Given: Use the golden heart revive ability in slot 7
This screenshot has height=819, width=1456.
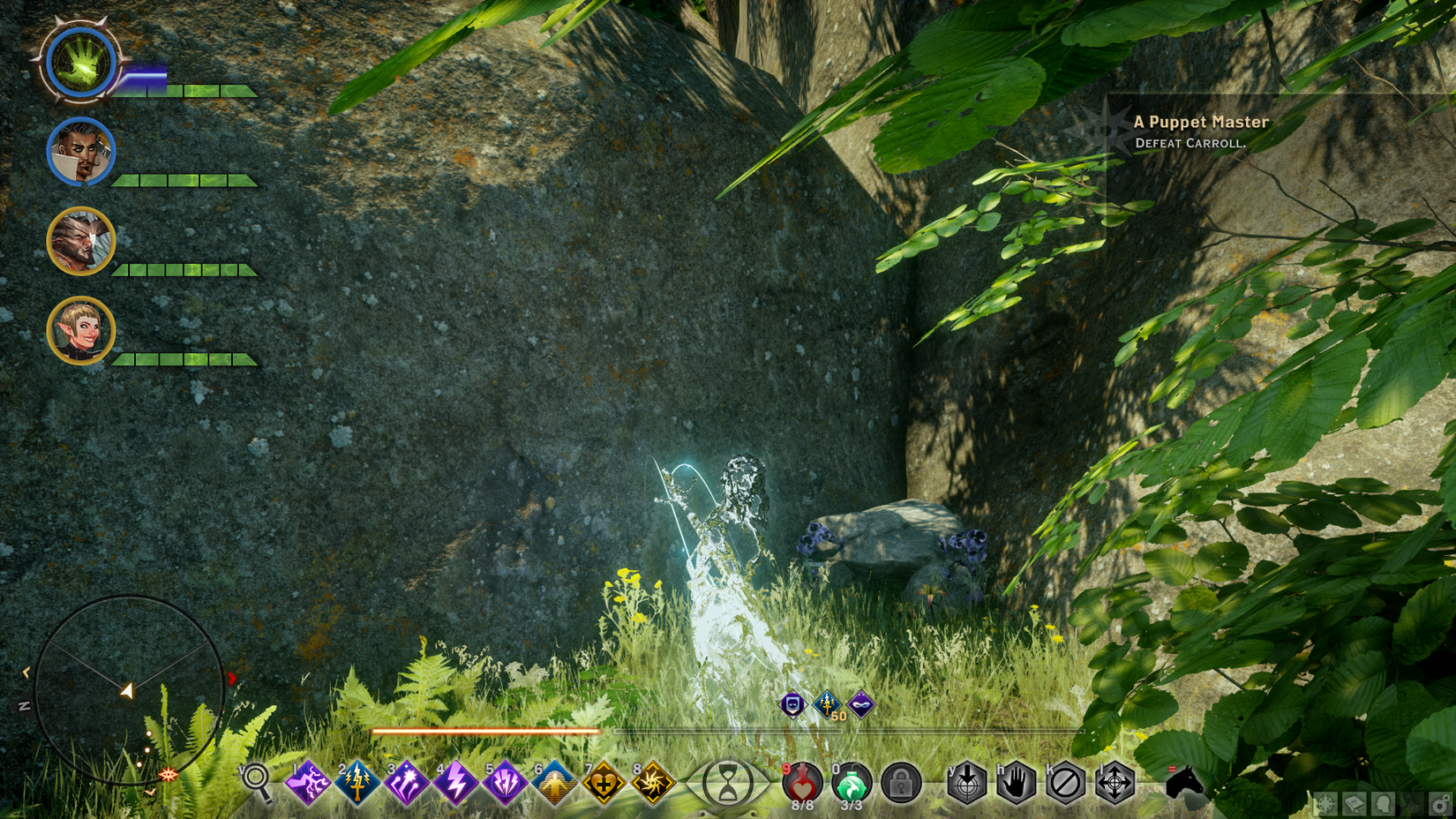Looking at the screenshot, I should (x=604, y=783).
